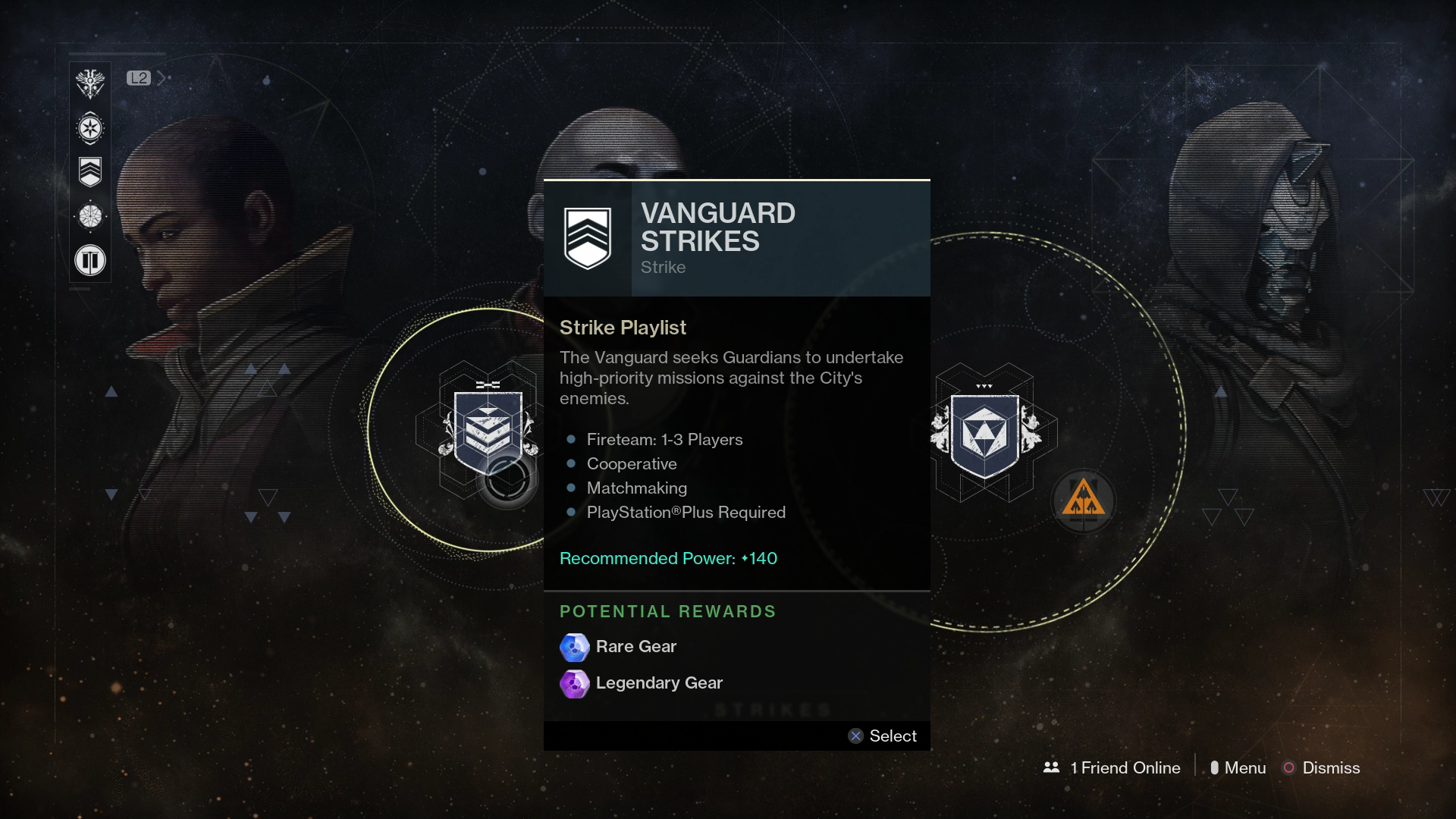Viewport: 1456px width, 819px height.
Task: Click the Rare Gear engram icon
Action: tap(575, 647)
